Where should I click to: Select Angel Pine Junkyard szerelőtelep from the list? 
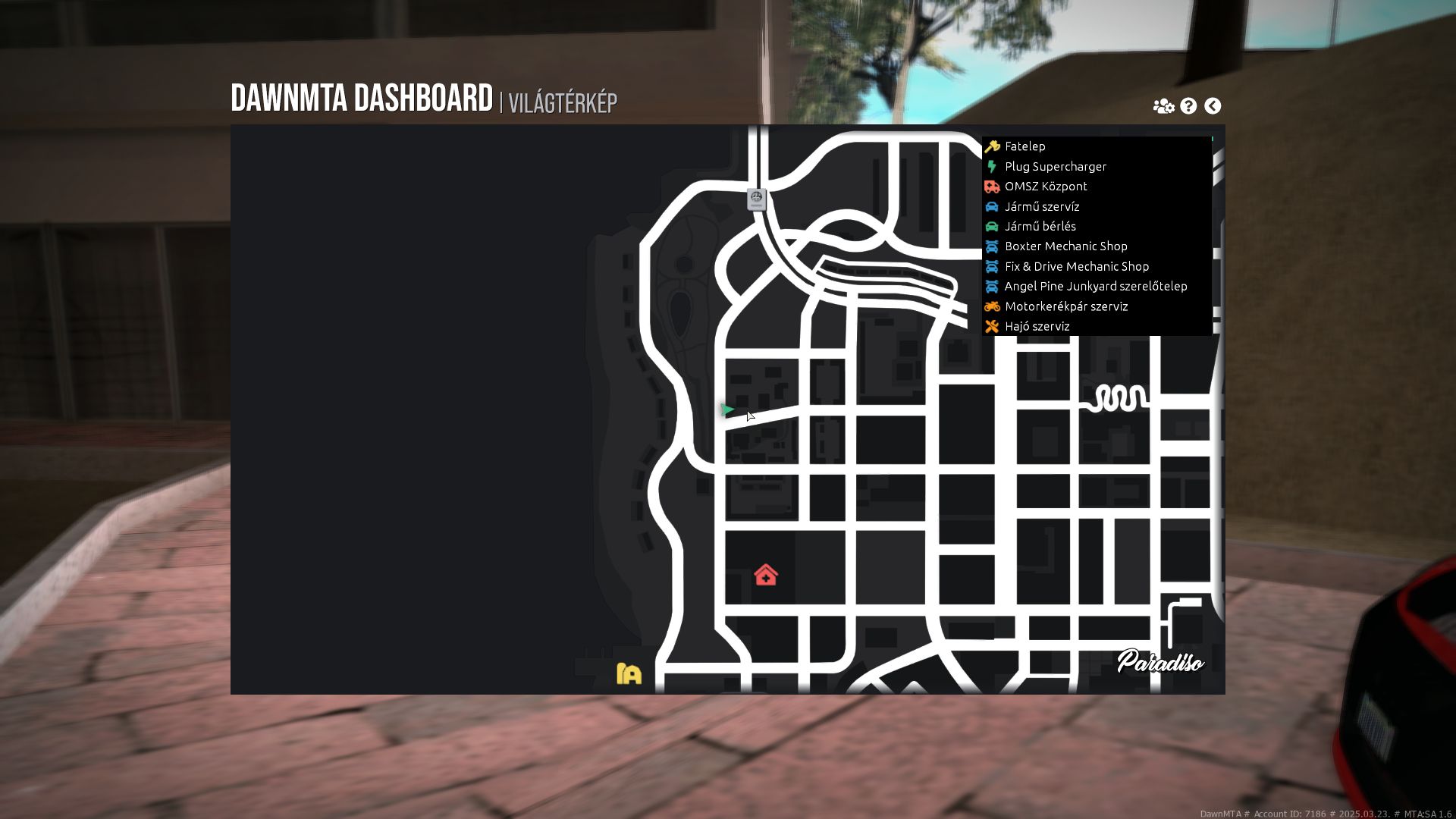click(1096, 286)
